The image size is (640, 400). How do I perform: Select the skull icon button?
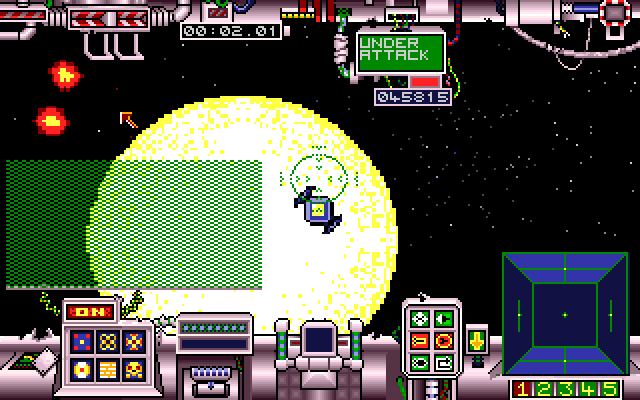134,371
